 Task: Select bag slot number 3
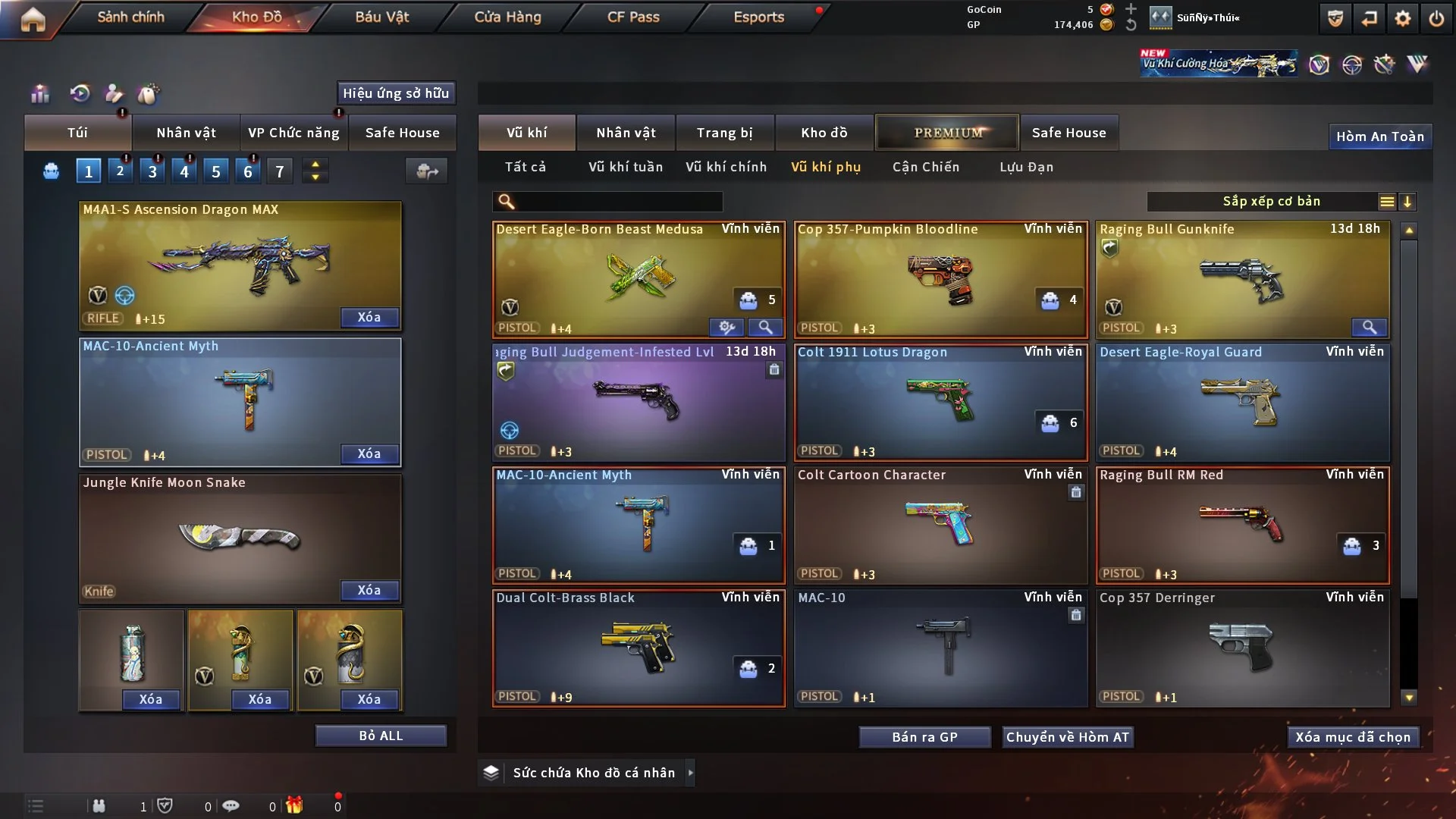152,171
